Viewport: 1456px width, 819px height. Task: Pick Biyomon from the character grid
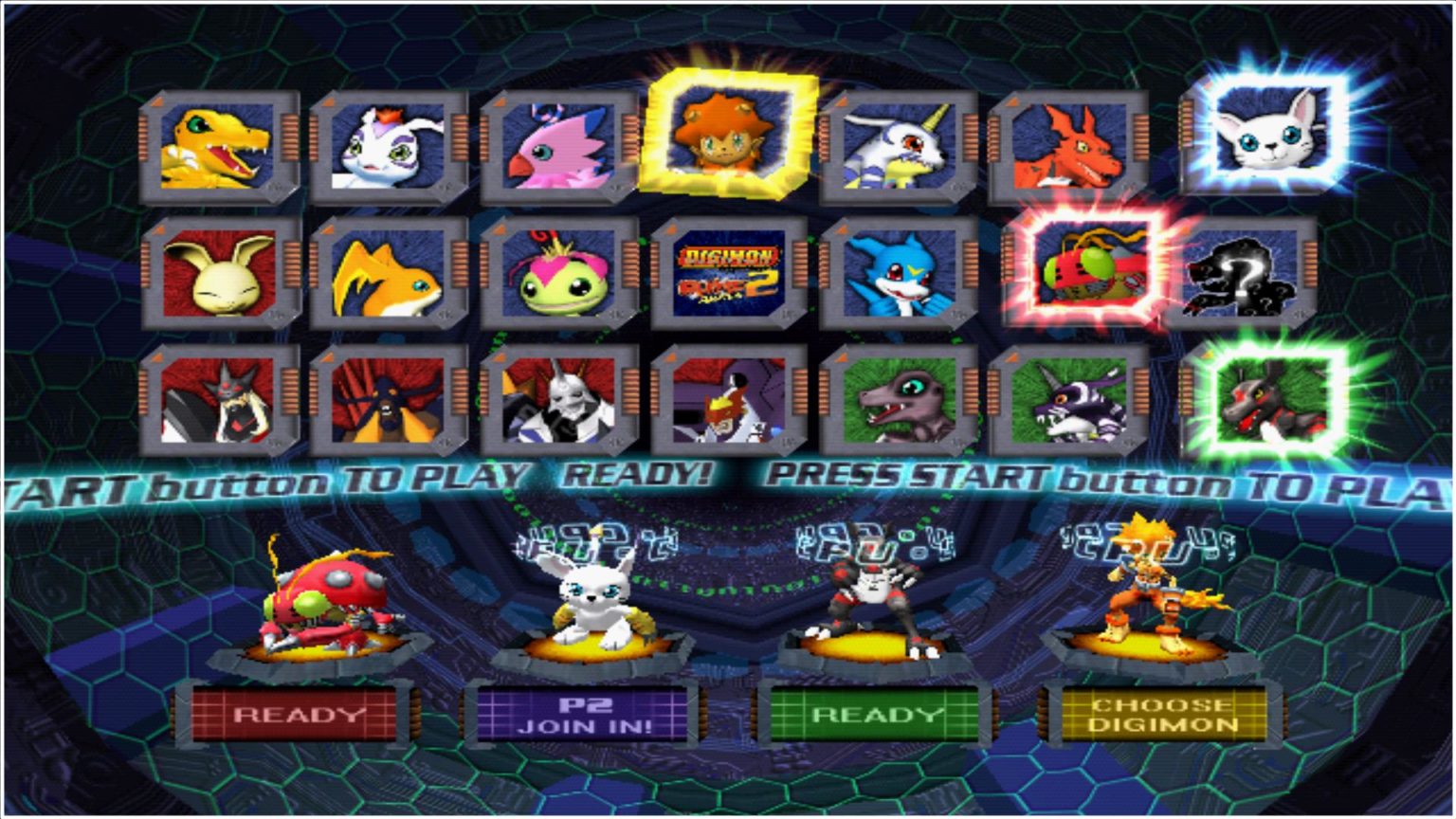click(x=557, y=147)
